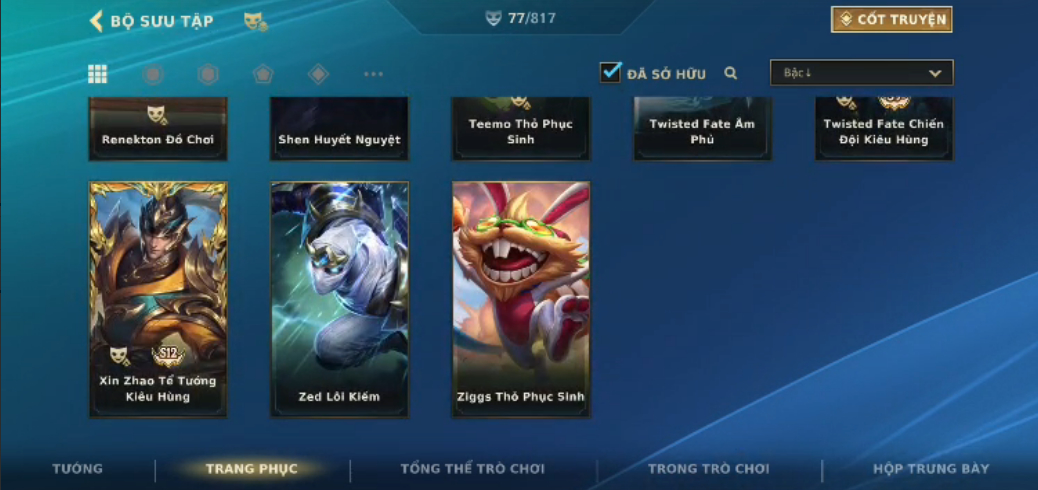Go to the Hộp Trưng Bày tab
The height and width of the screenshot is (490, 1038).
pos(931,469)
